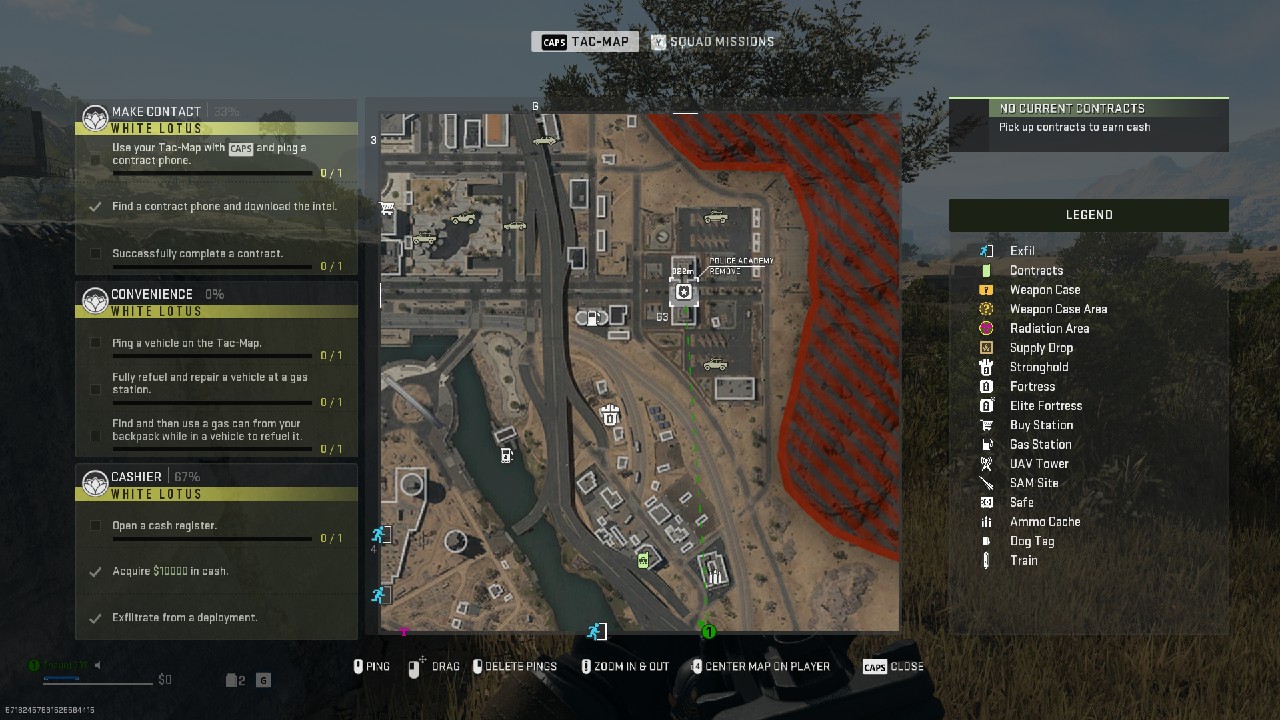Click the green Buy Station icon on the map
1280x720 pixels.
click(x=643, y=561)
